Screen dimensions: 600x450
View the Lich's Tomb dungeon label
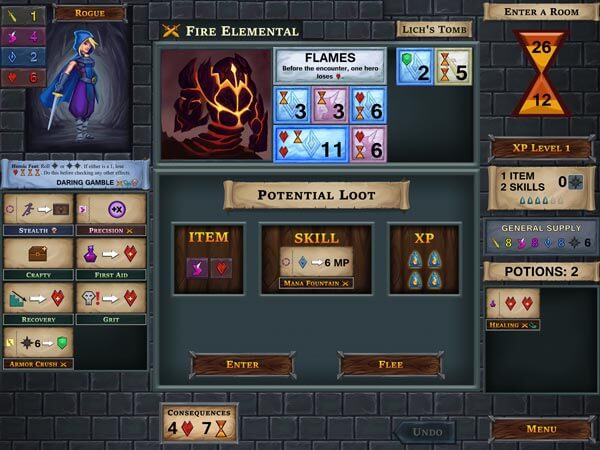coord(435,29)
